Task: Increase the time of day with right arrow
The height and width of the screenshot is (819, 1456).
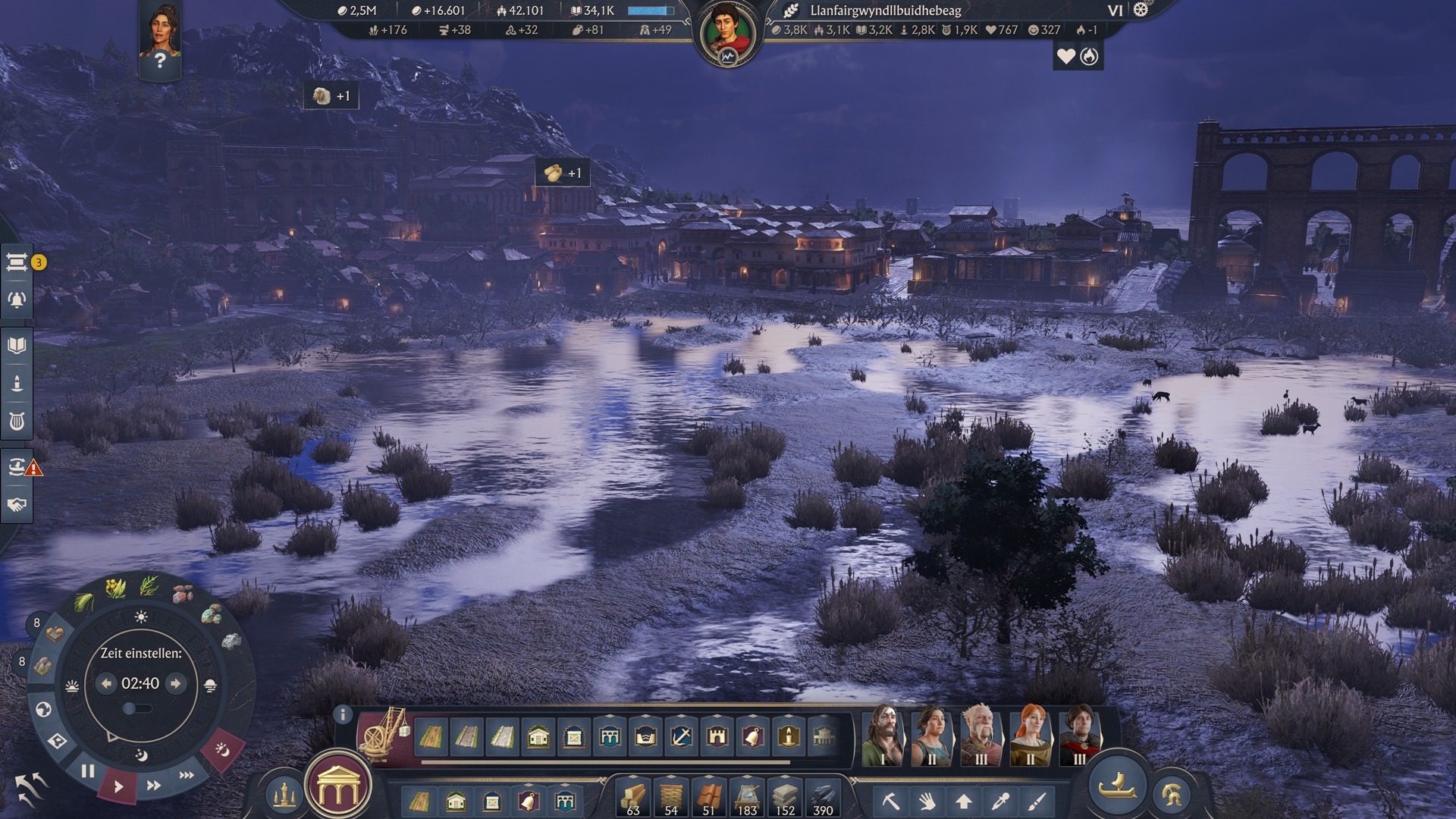Action: [x=176, y=683]
